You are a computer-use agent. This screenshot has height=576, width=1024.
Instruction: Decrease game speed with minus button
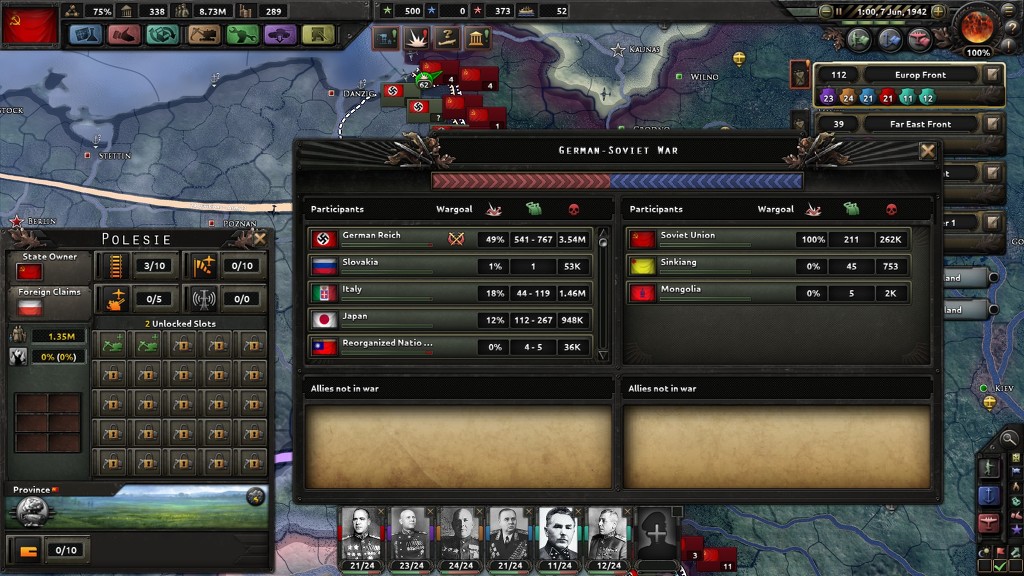[825, 11]
